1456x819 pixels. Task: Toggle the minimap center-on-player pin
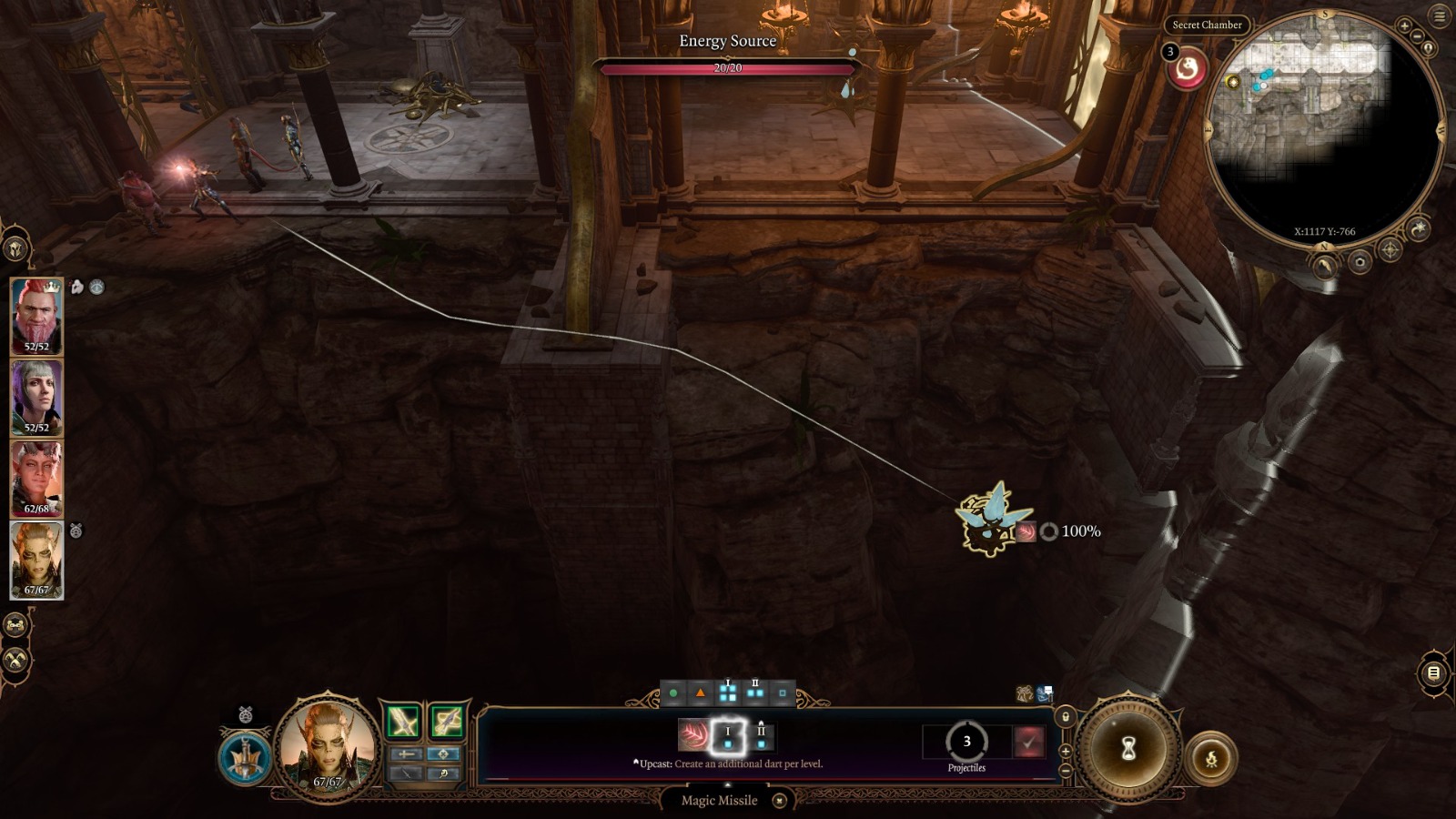(x=1429, y=48)
